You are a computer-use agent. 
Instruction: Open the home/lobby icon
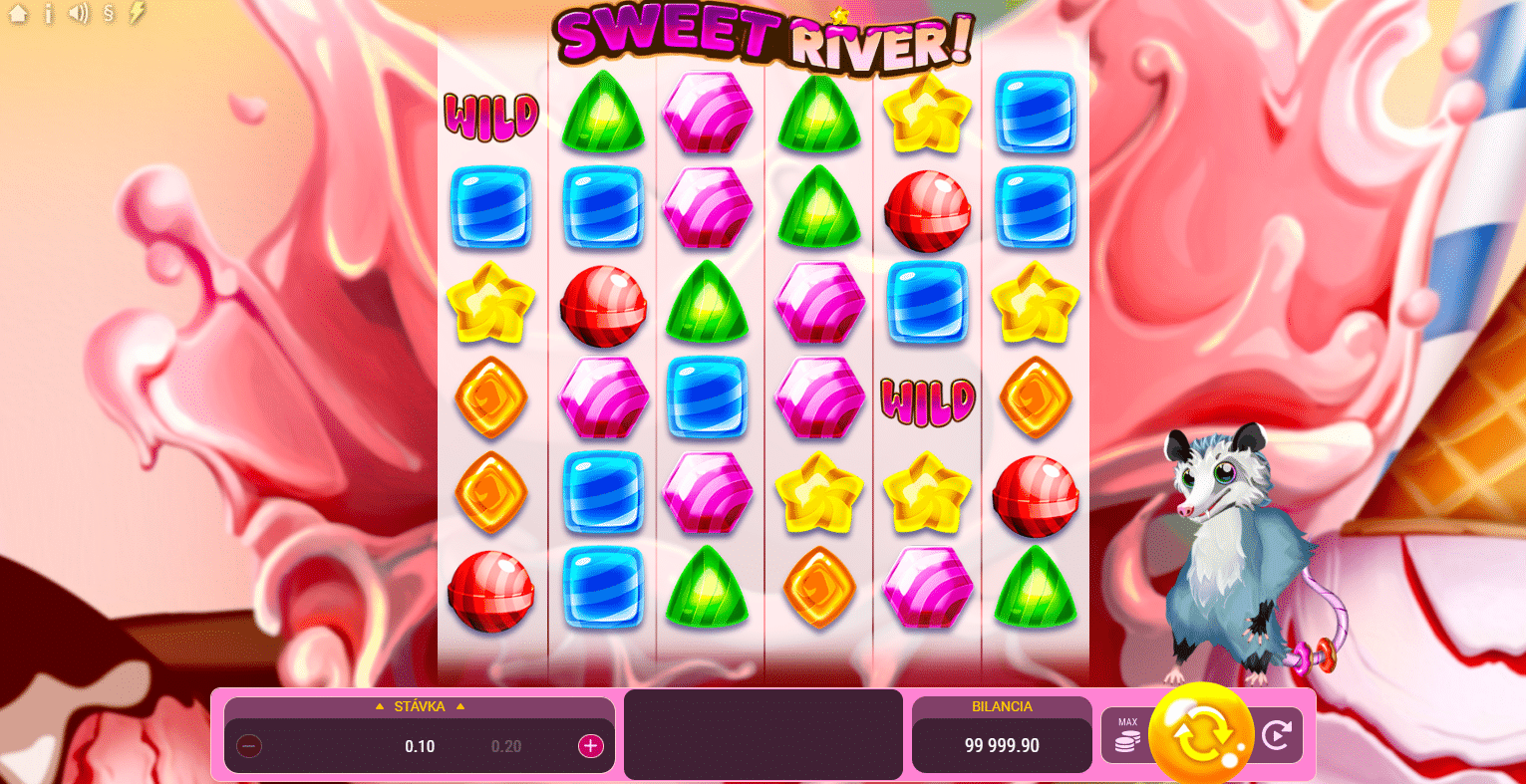coord(18,14)
